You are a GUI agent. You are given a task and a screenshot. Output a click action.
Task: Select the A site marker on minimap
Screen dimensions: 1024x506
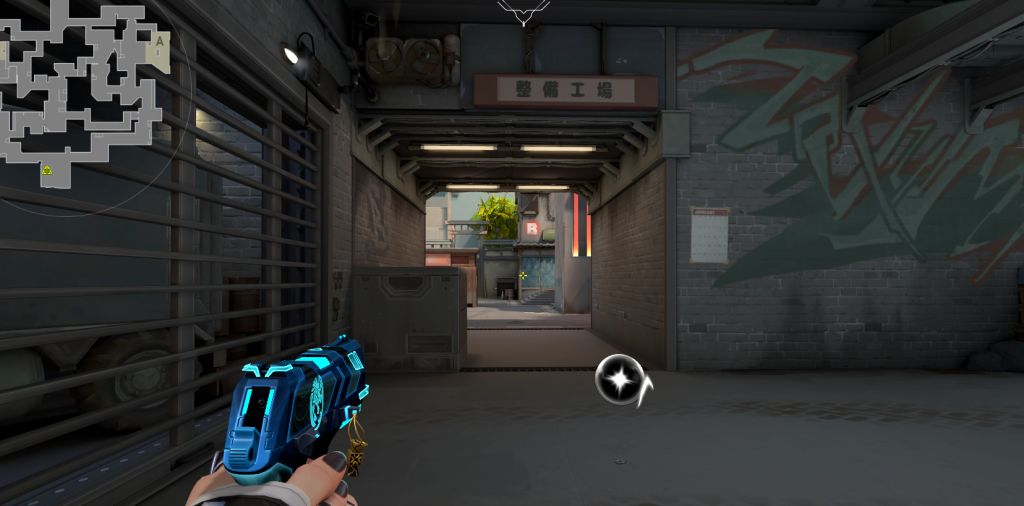pyautogui.click(x=159, y=41)
